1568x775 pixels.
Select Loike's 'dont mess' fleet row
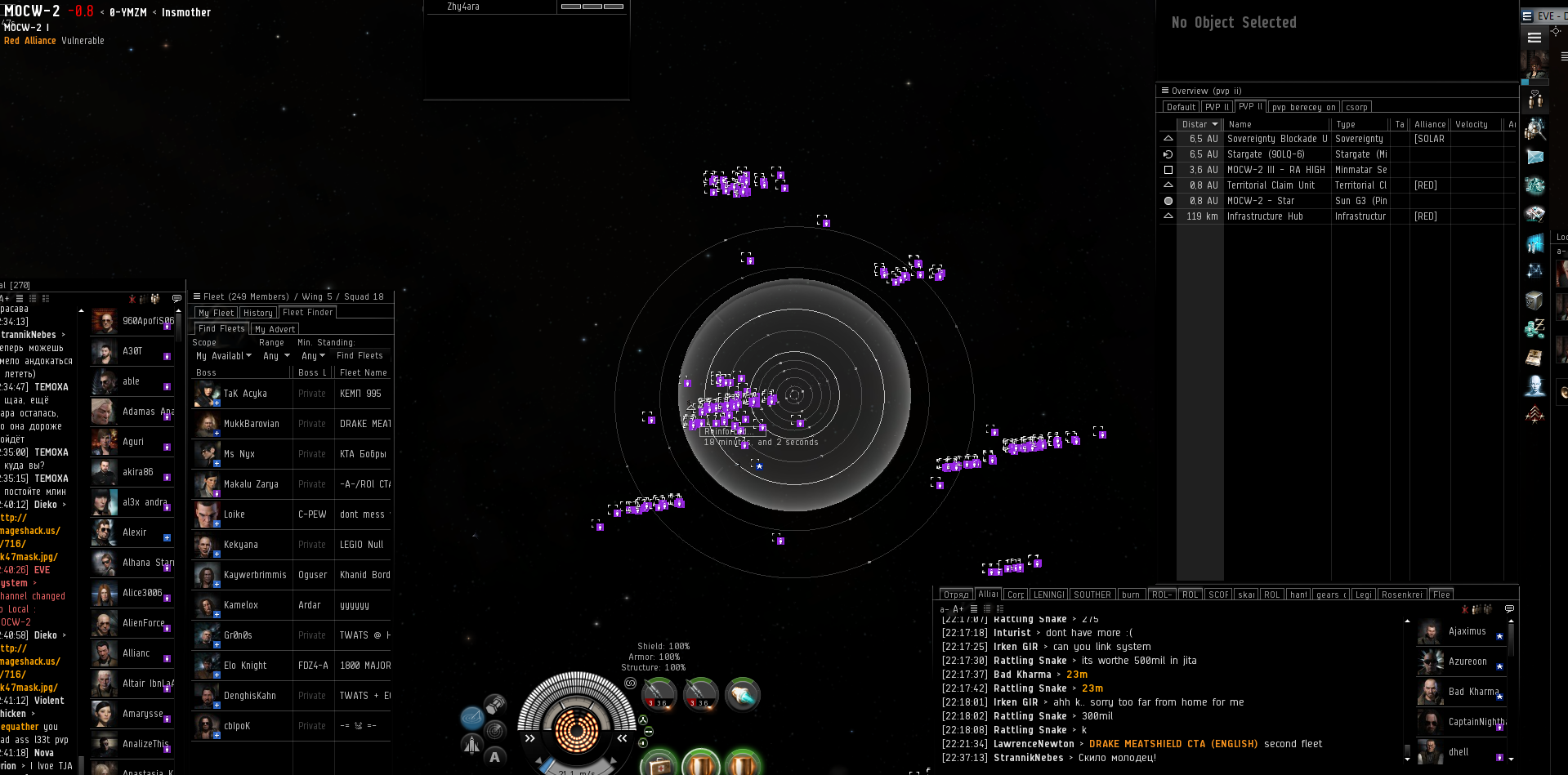(x=291, y=514)
